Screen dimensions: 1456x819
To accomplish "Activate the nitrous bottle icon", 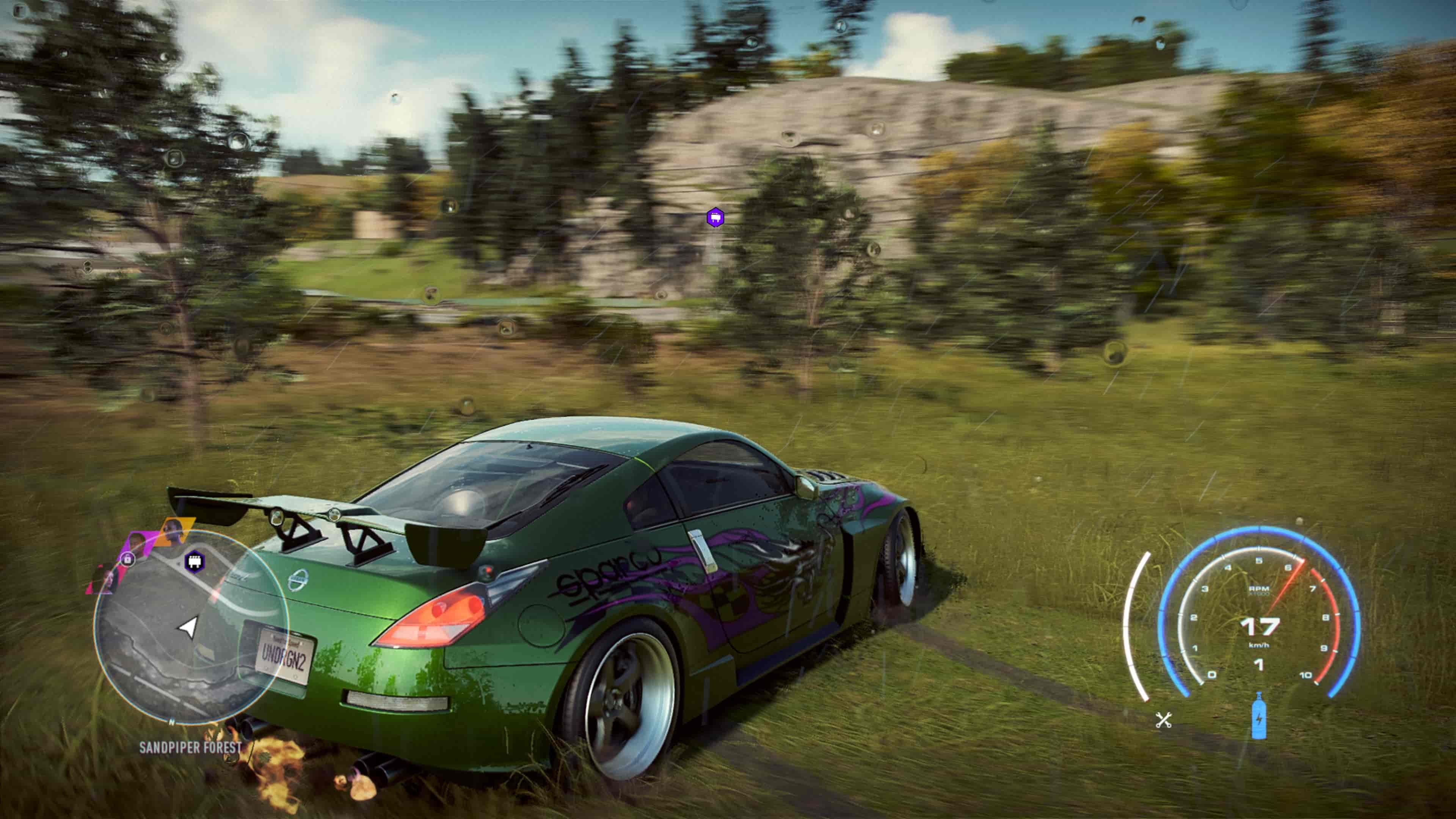I will click(1259, 716).
